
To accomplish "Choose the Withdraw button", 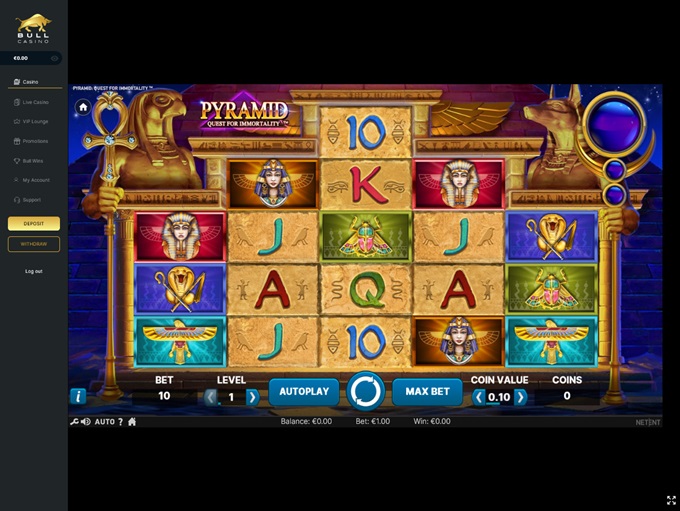I will click(x=34, y=244).
